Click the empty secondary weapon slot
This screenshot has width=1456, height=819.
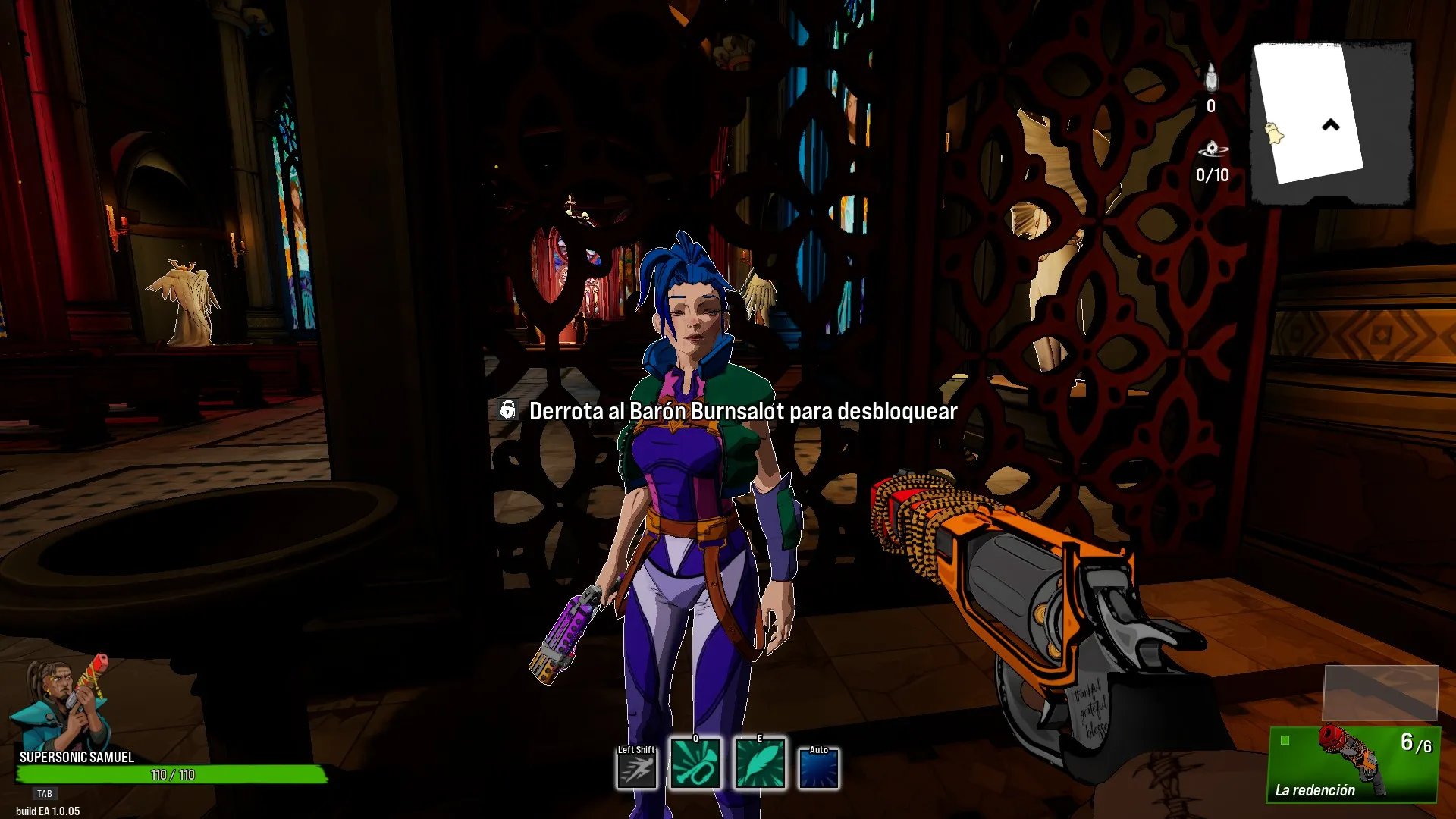click(x=1380, y=692)
